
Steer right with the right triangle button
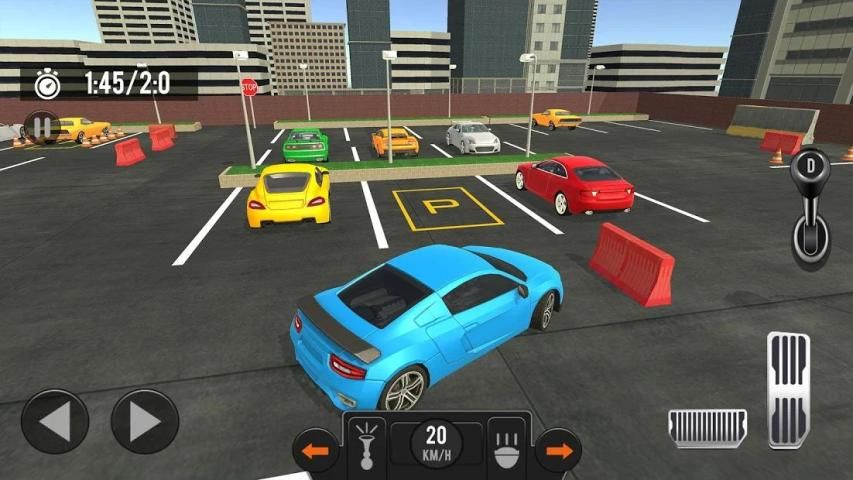coord(144,422)
